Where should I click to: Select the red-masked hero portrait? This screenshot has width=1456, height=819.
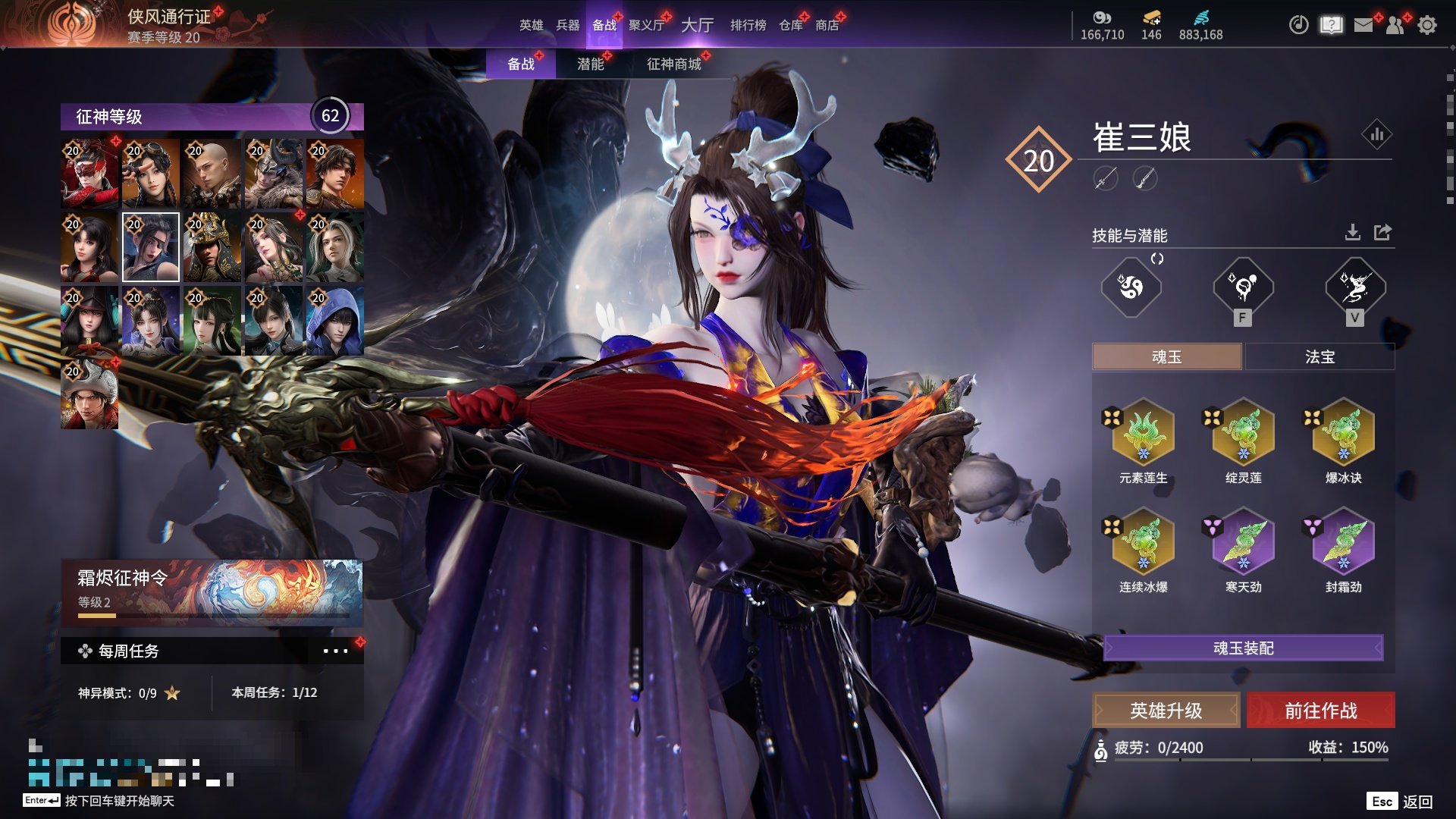pos(89,174)
